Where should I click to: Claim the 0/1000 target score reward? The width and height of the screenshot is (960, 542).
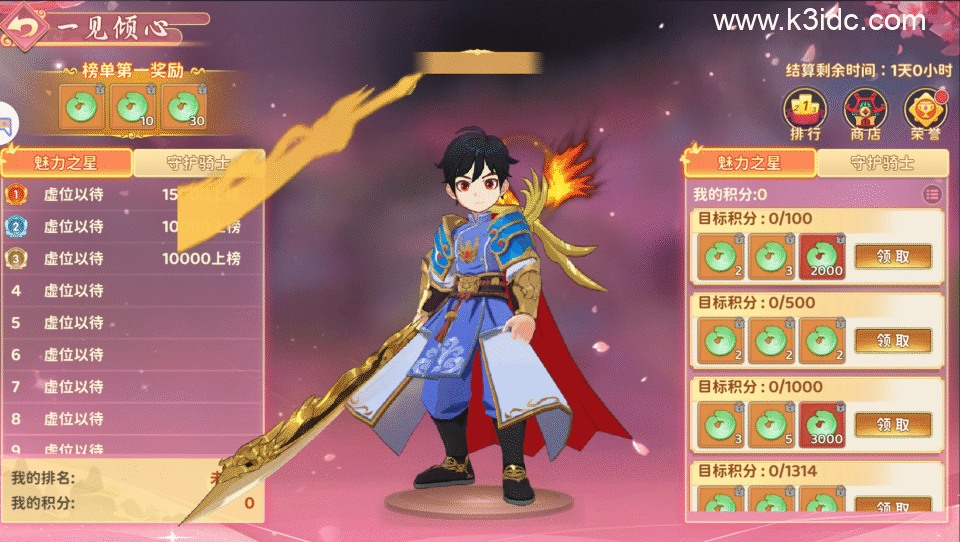point(893,424)
